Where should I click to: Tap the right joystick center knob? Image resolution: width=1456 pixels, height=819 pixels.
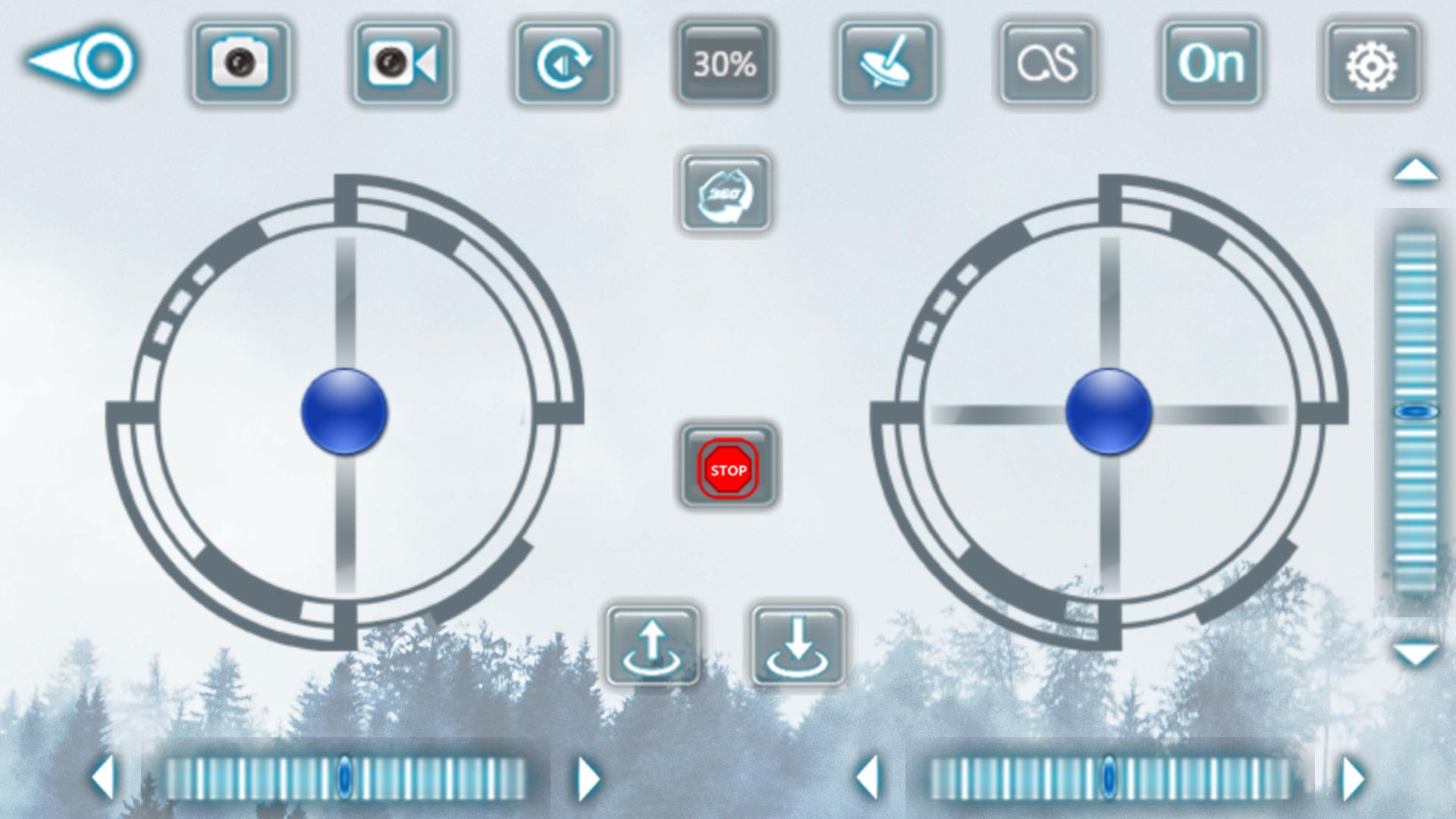[1109, 413]
